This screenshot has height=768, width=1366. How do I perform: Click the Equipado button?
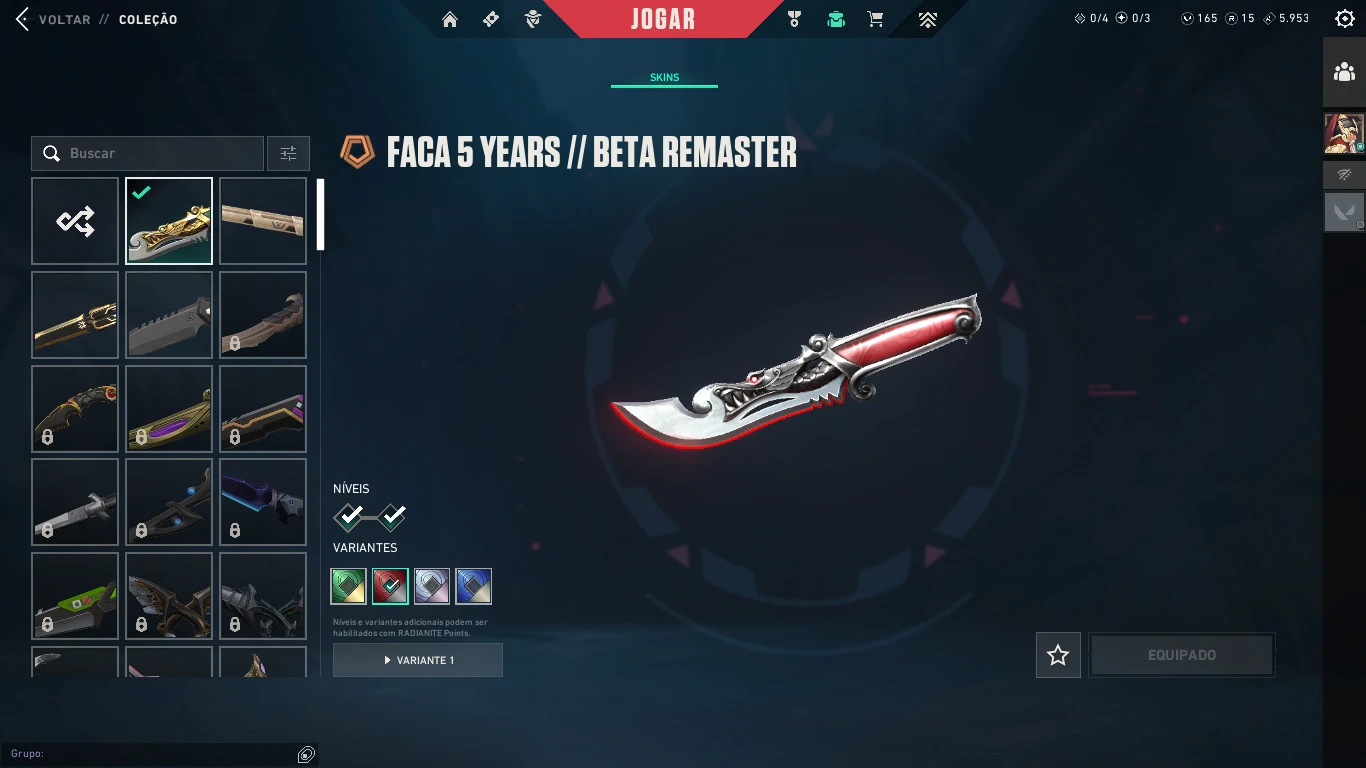point(1181,655)
